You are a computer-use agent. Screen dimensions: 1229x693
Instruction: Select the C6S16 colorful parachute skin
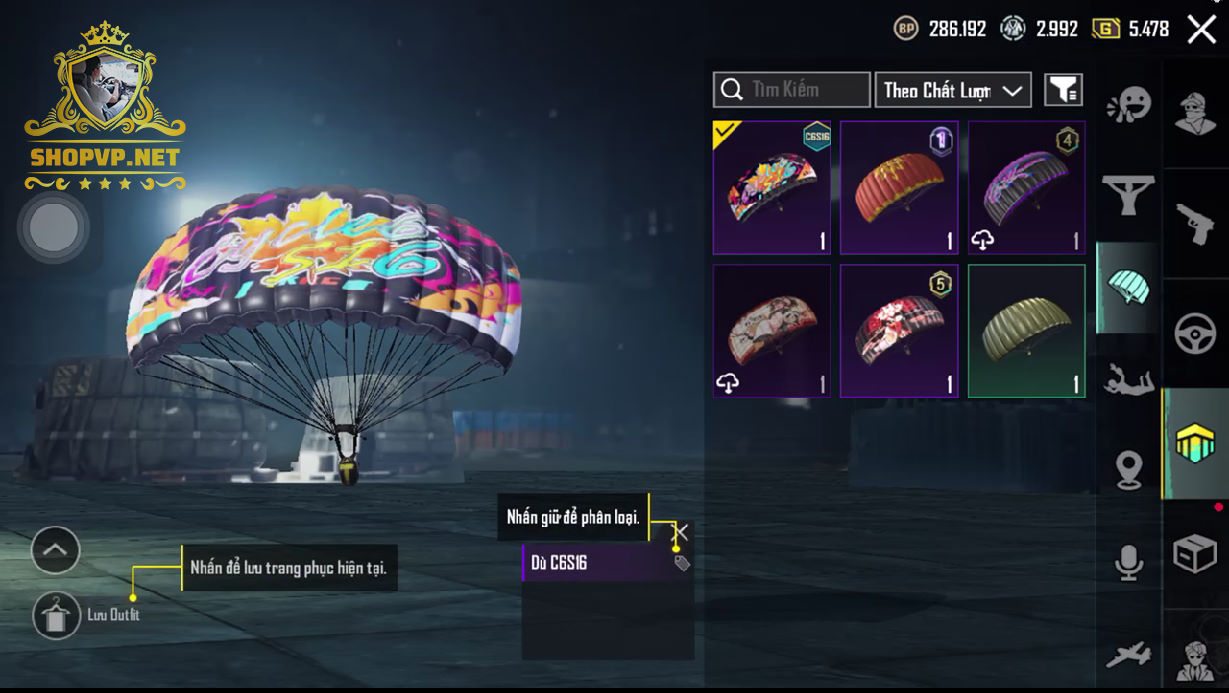(x=772, y=188)
